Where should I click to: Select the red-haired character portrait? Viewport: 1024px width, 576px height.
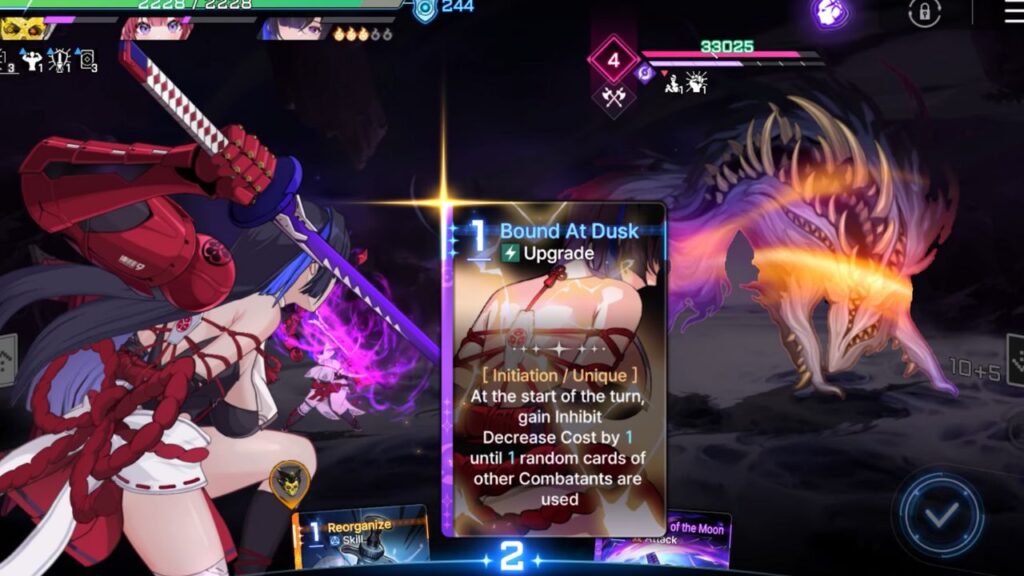point(145,27)
